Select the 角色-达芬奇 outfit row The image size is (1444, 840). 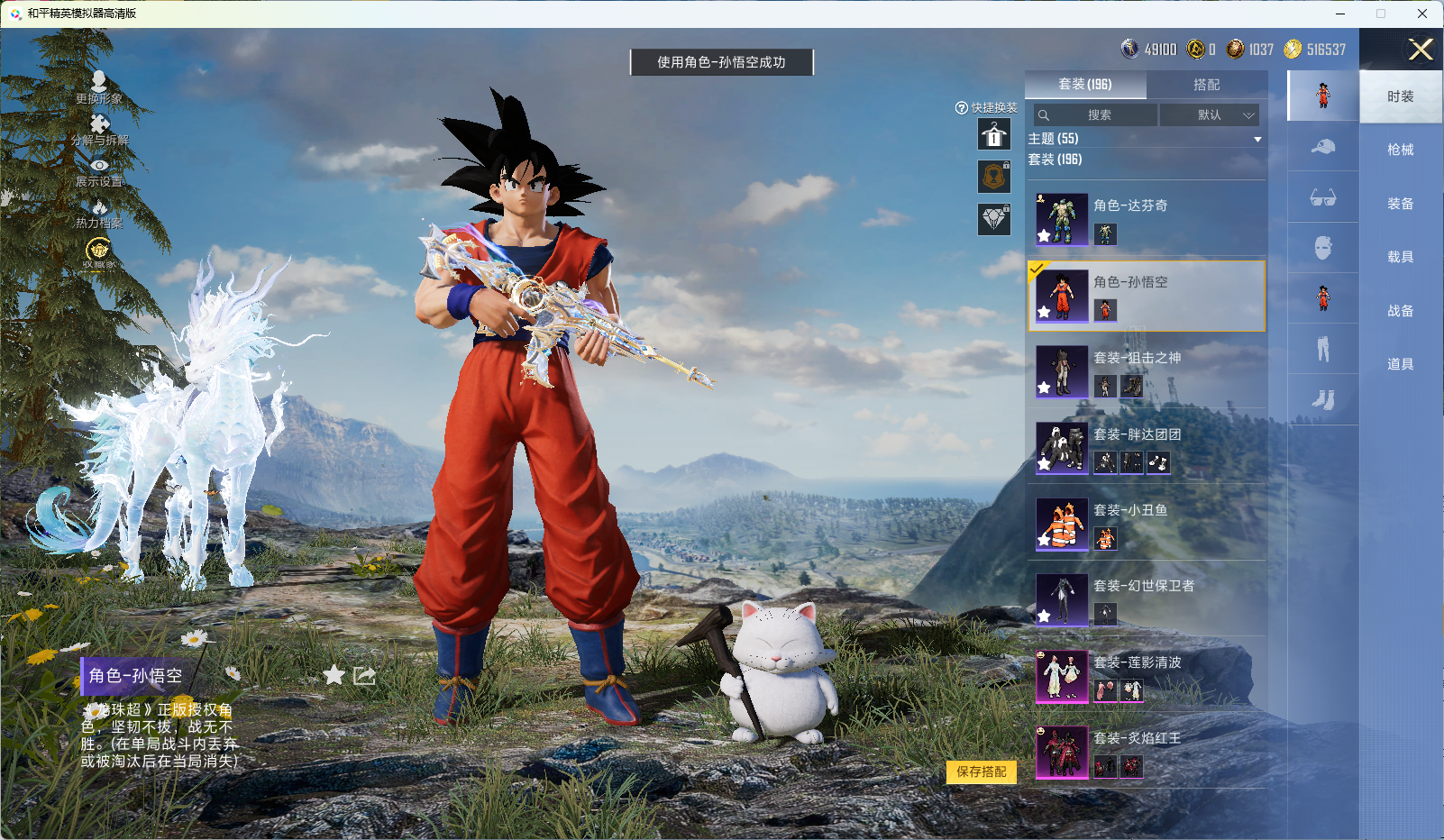1146,219
